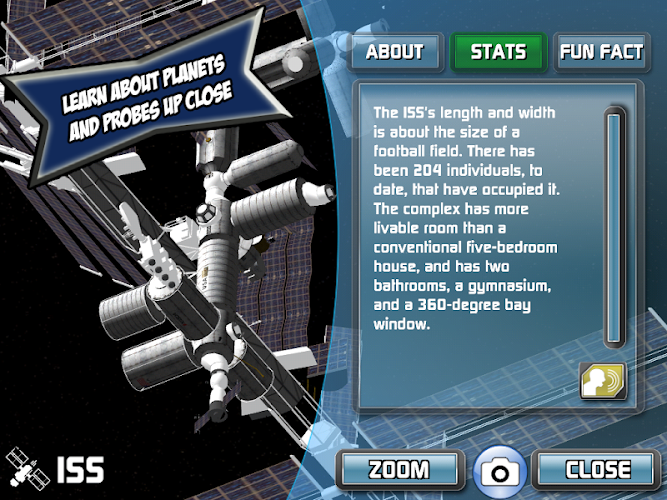Switch to the About tab

click(394, 52)
